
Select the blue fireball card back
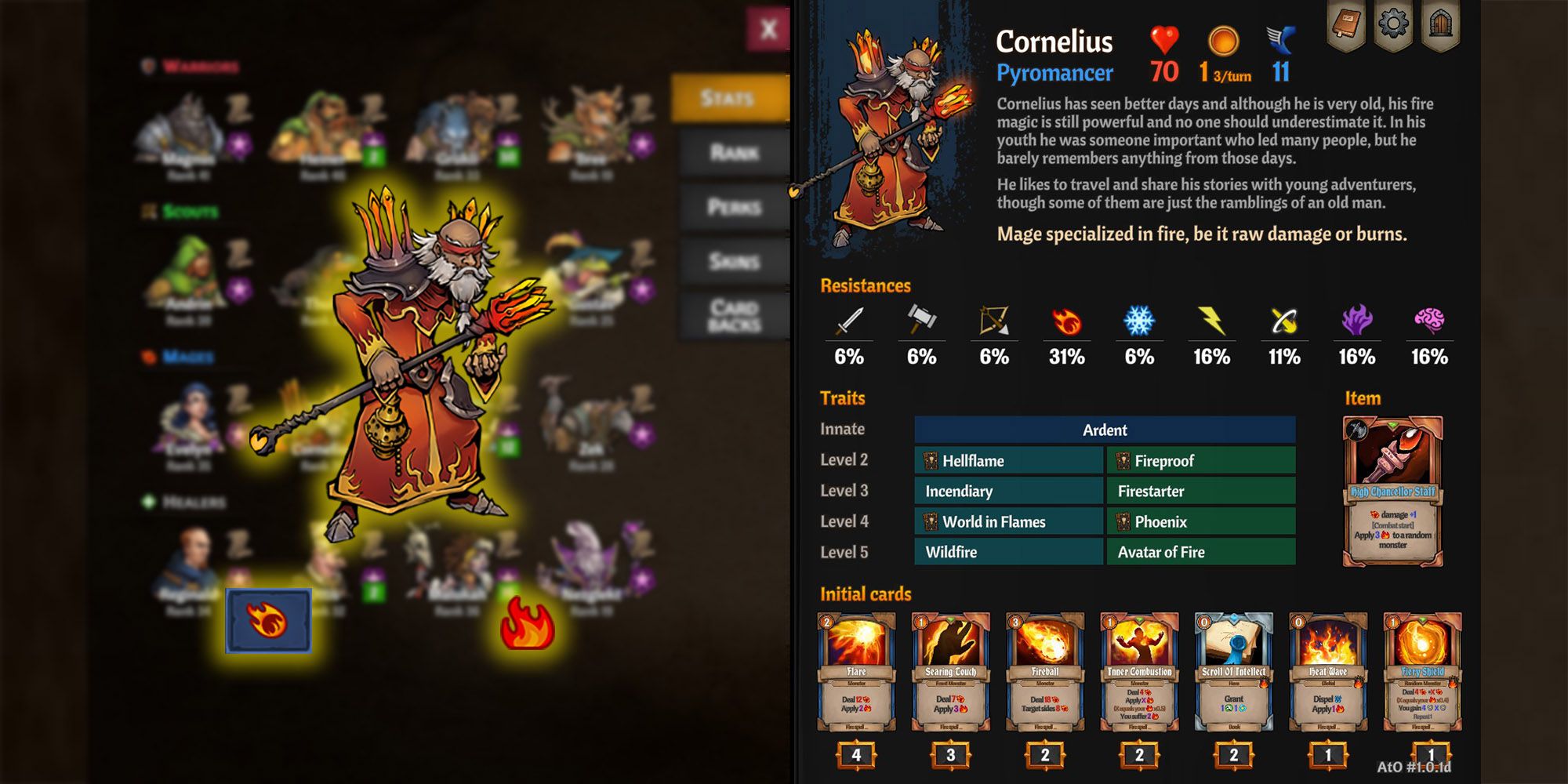[x=268, y=621]
